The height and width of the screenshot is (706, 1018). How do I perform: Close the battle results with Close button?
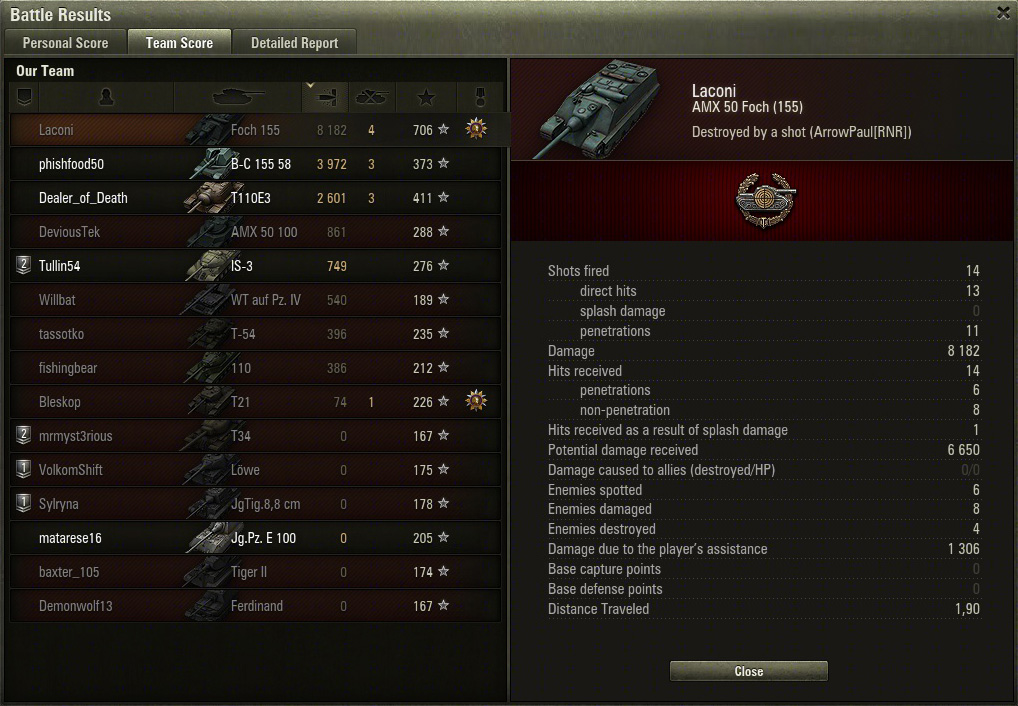coord(748,671)
